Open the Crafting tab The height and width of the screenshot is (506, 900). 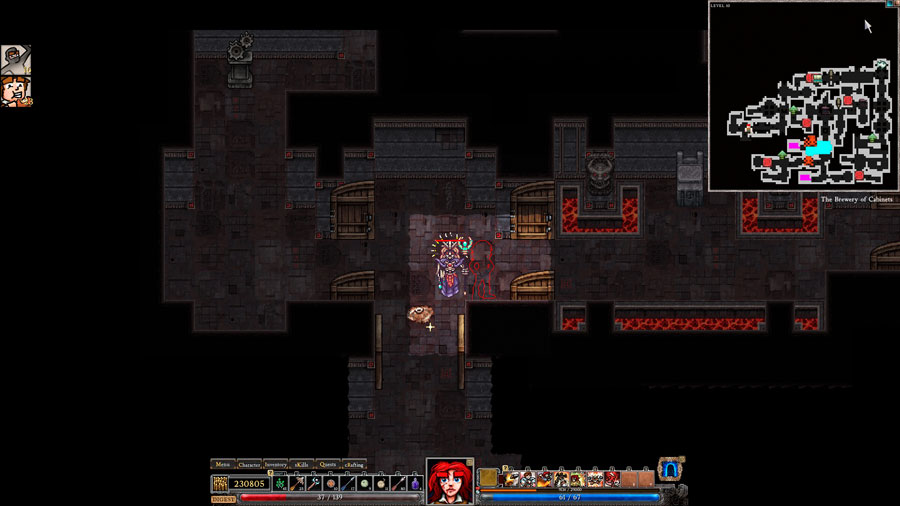pos(354,464)
